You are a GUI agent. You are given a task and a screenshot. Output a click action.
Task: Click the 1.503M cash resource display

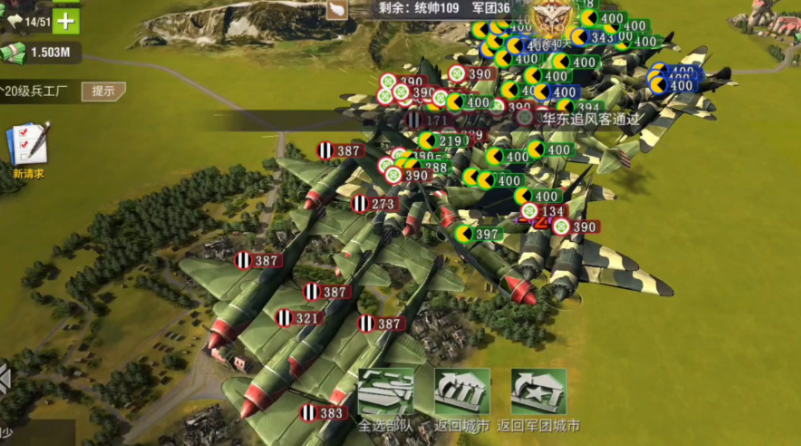[x=40, y=53]
